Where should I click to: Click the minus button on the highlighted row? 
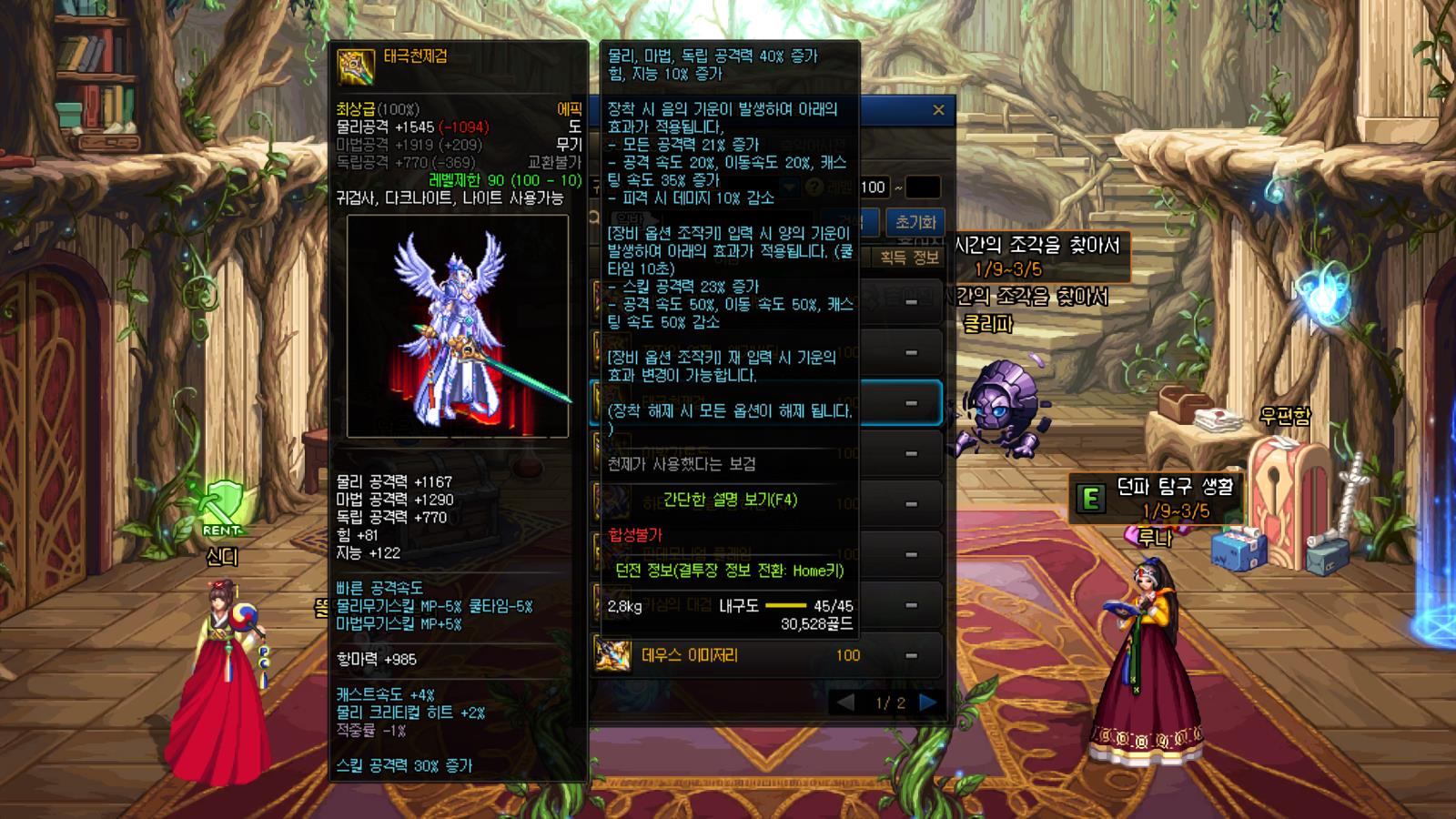tap(911, 403)
